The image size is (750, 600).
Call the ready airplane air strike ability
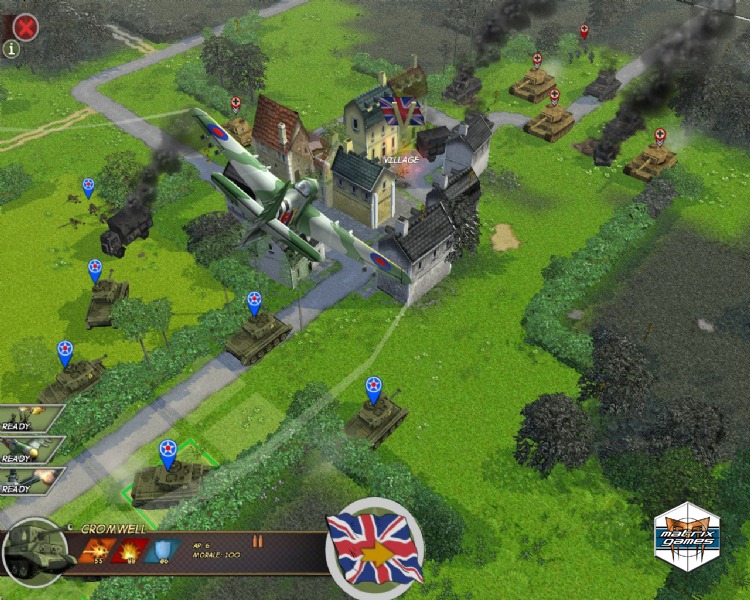click(28, 448)
